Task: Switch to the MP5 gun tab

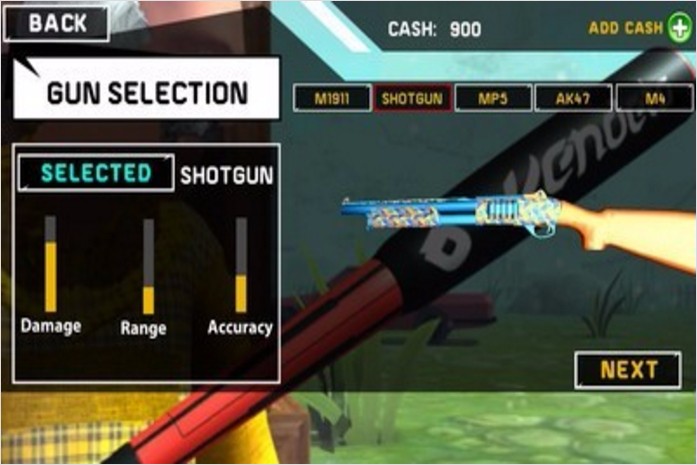Action: [493, 98]
